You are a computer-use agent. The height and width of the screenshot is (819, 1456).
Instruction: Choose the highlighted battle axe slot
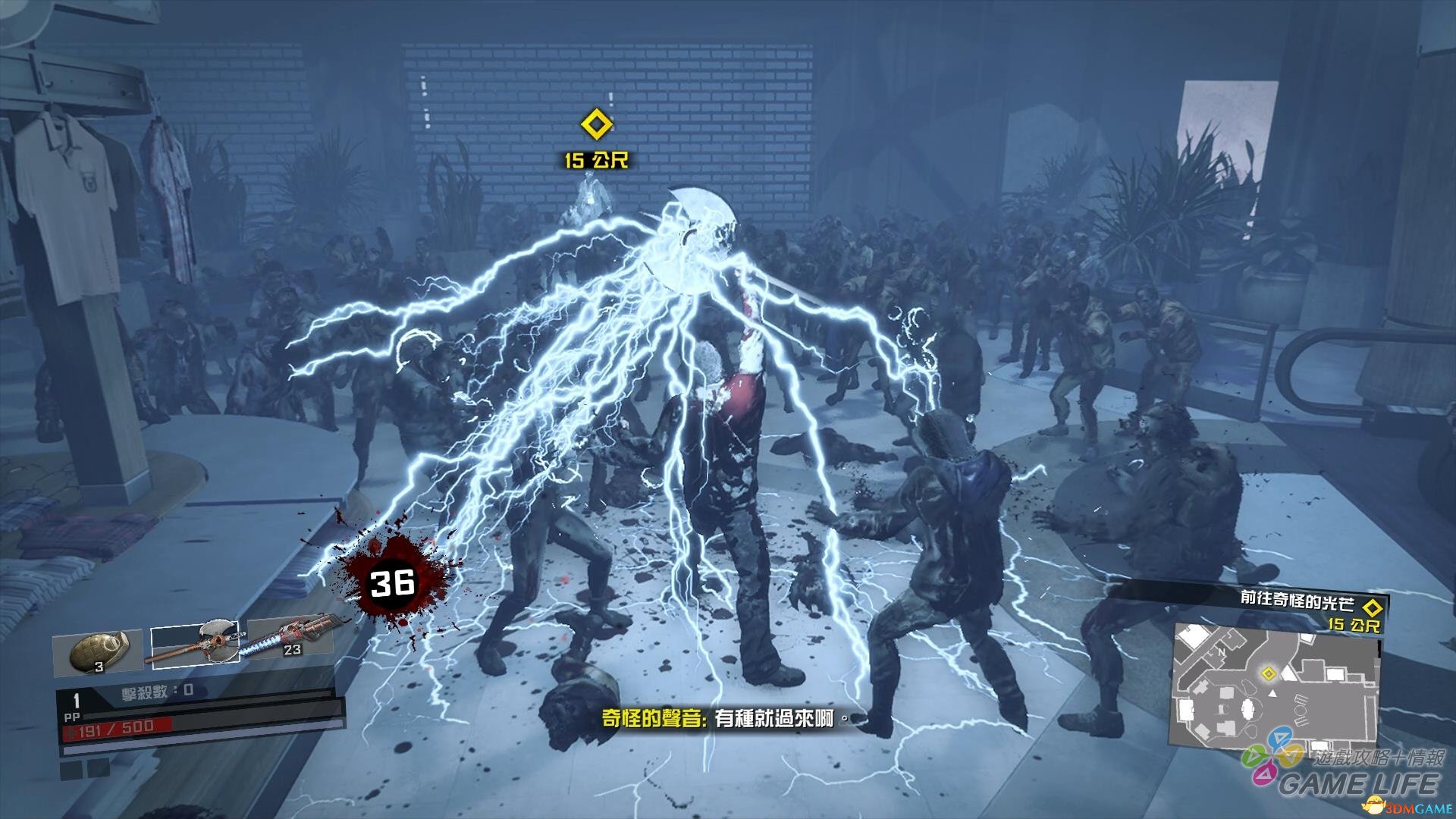click(x=195, y=643)
